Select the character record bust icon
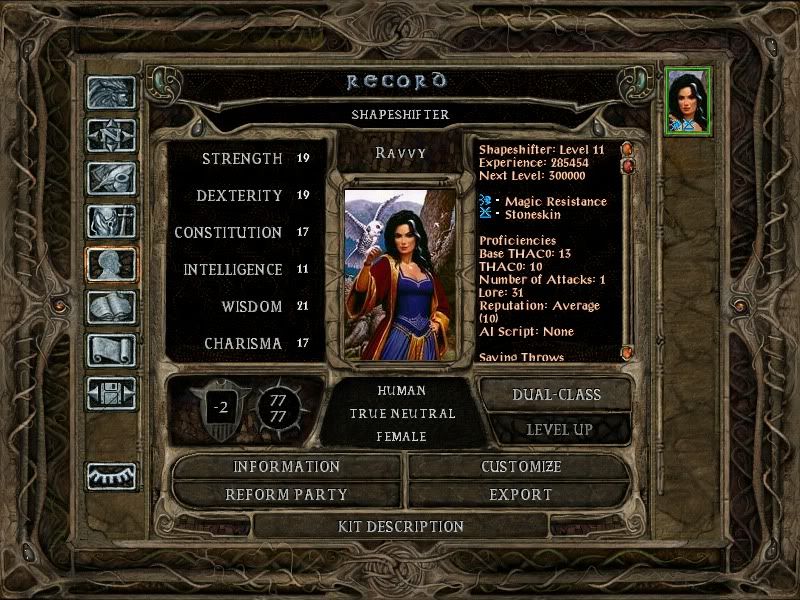Image resolution: width=800 pixels, height=600 pixels. 111,264
